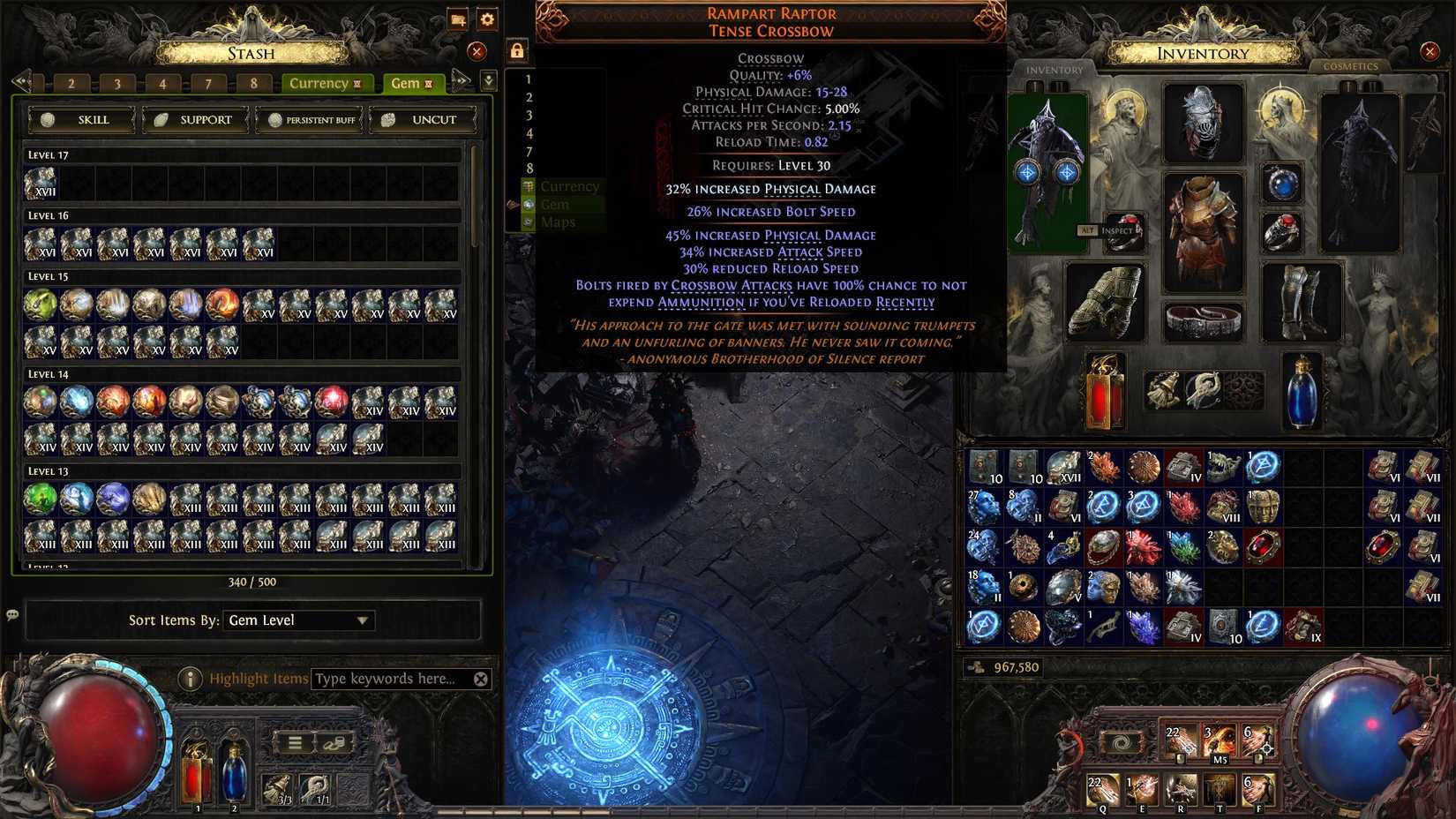Click the info icon beside Highlight Items
Image resolution: width=1456 pixels, height=819 pixels.
(191, 678)
